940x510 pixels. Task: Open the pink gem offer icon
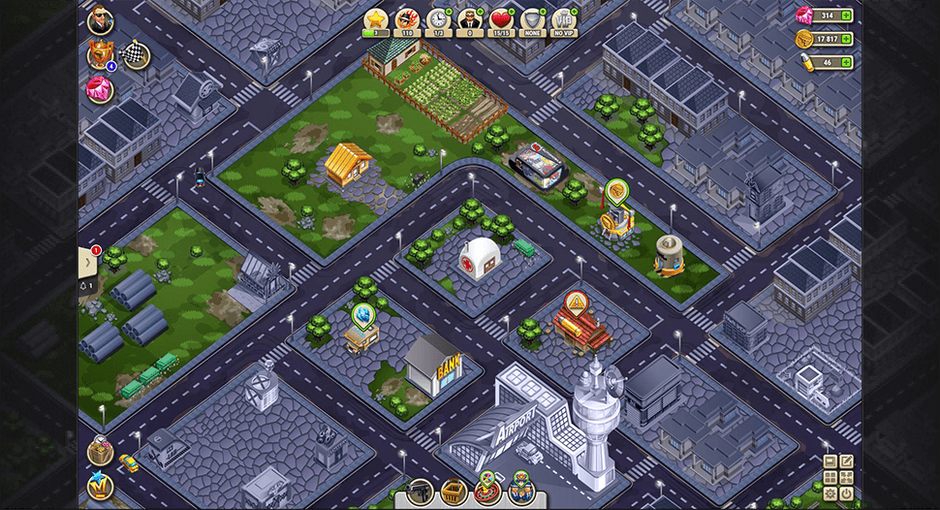click(x=100, y=89)
